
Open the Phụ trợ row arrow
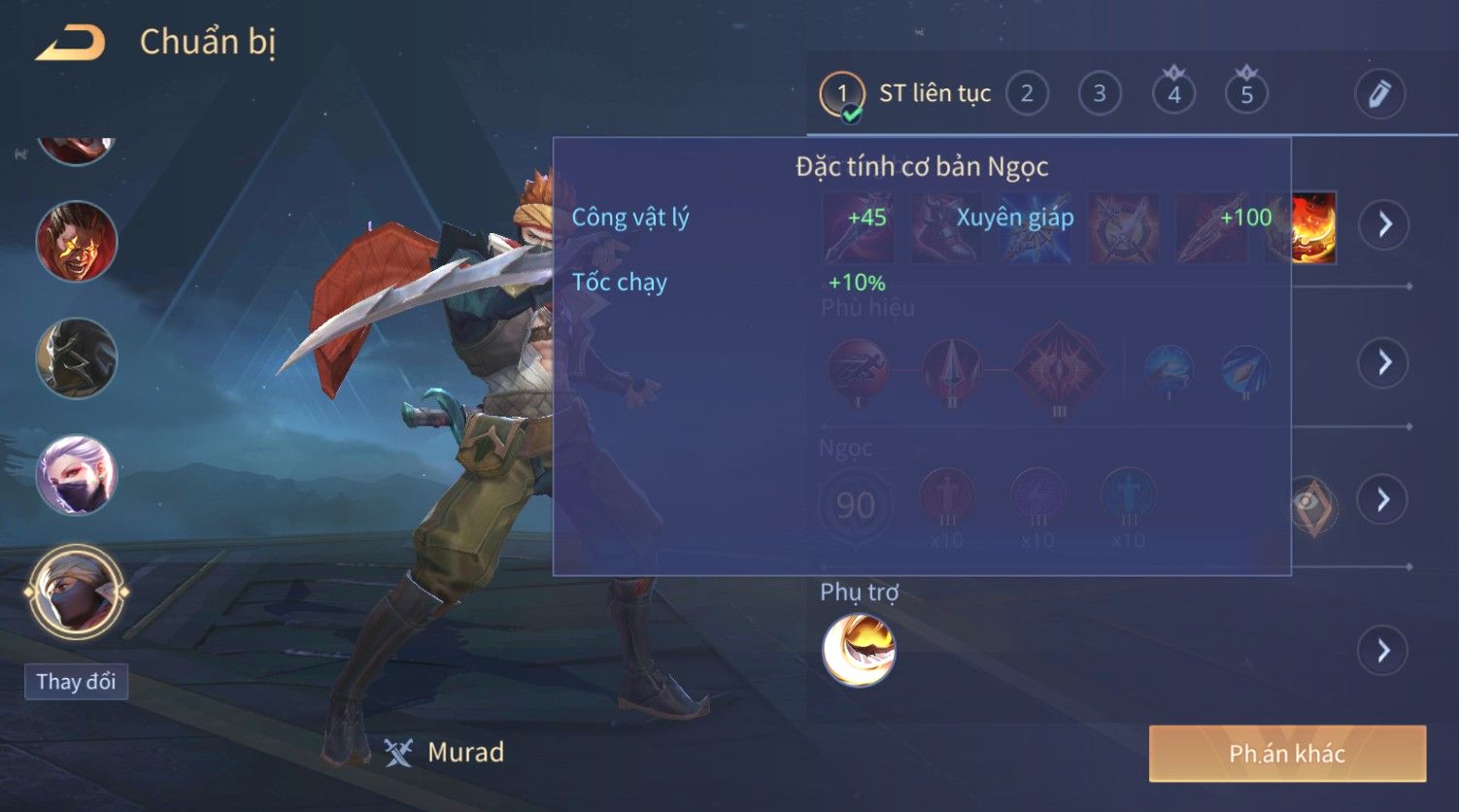pos(1384,650)
